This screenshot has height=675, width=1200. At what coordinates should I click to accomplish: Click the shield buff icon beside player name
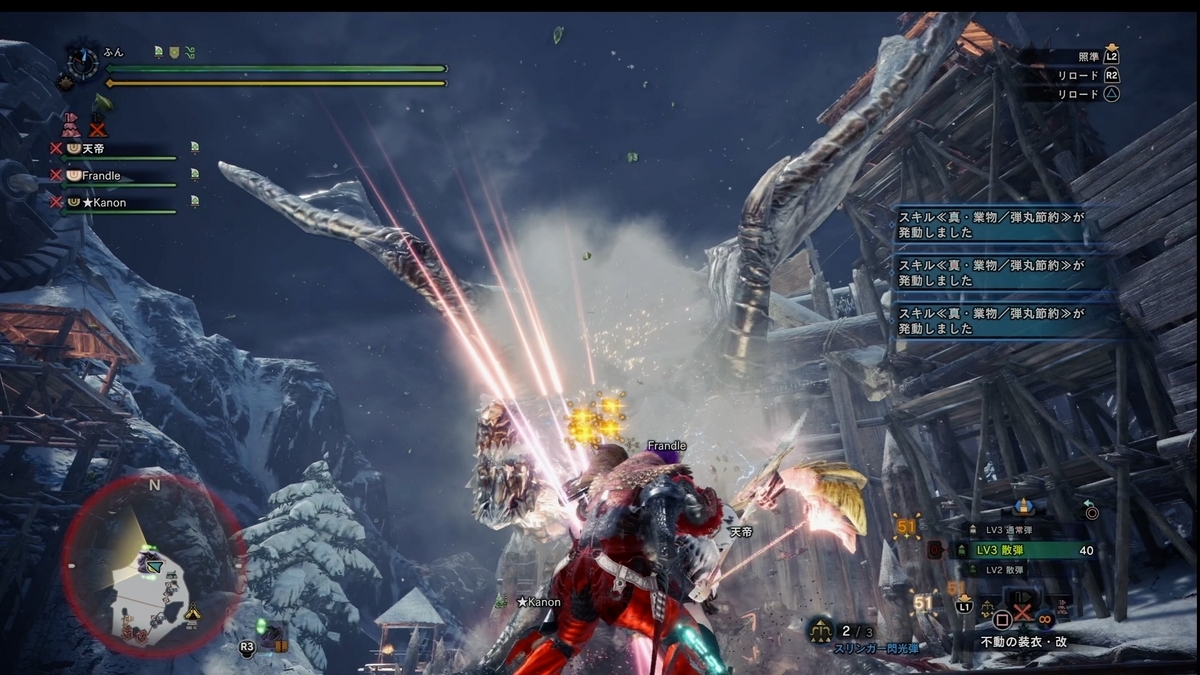pos(174,52)
